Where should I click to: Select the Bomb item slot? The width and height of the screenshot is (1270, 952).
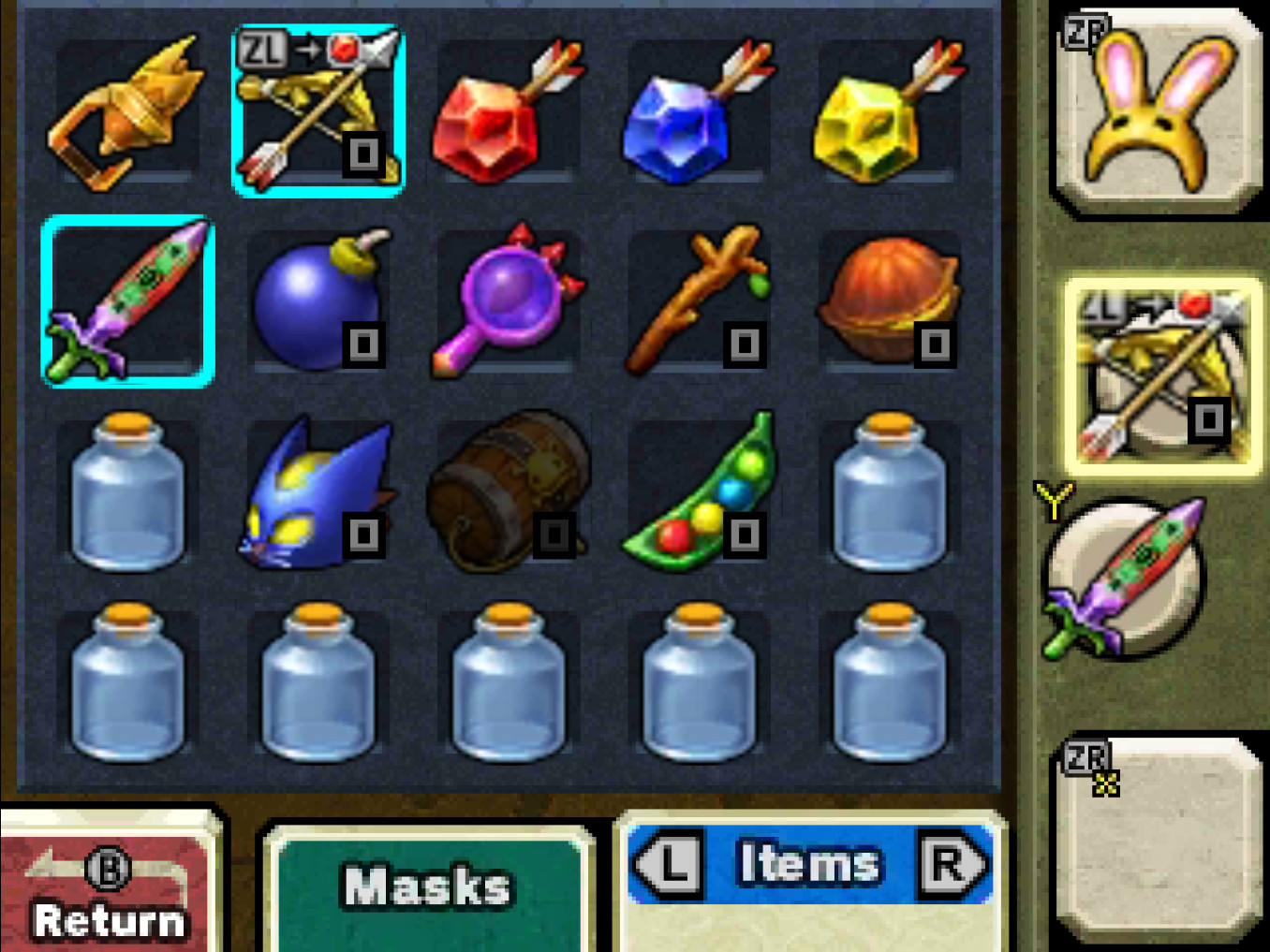[318, 300]
